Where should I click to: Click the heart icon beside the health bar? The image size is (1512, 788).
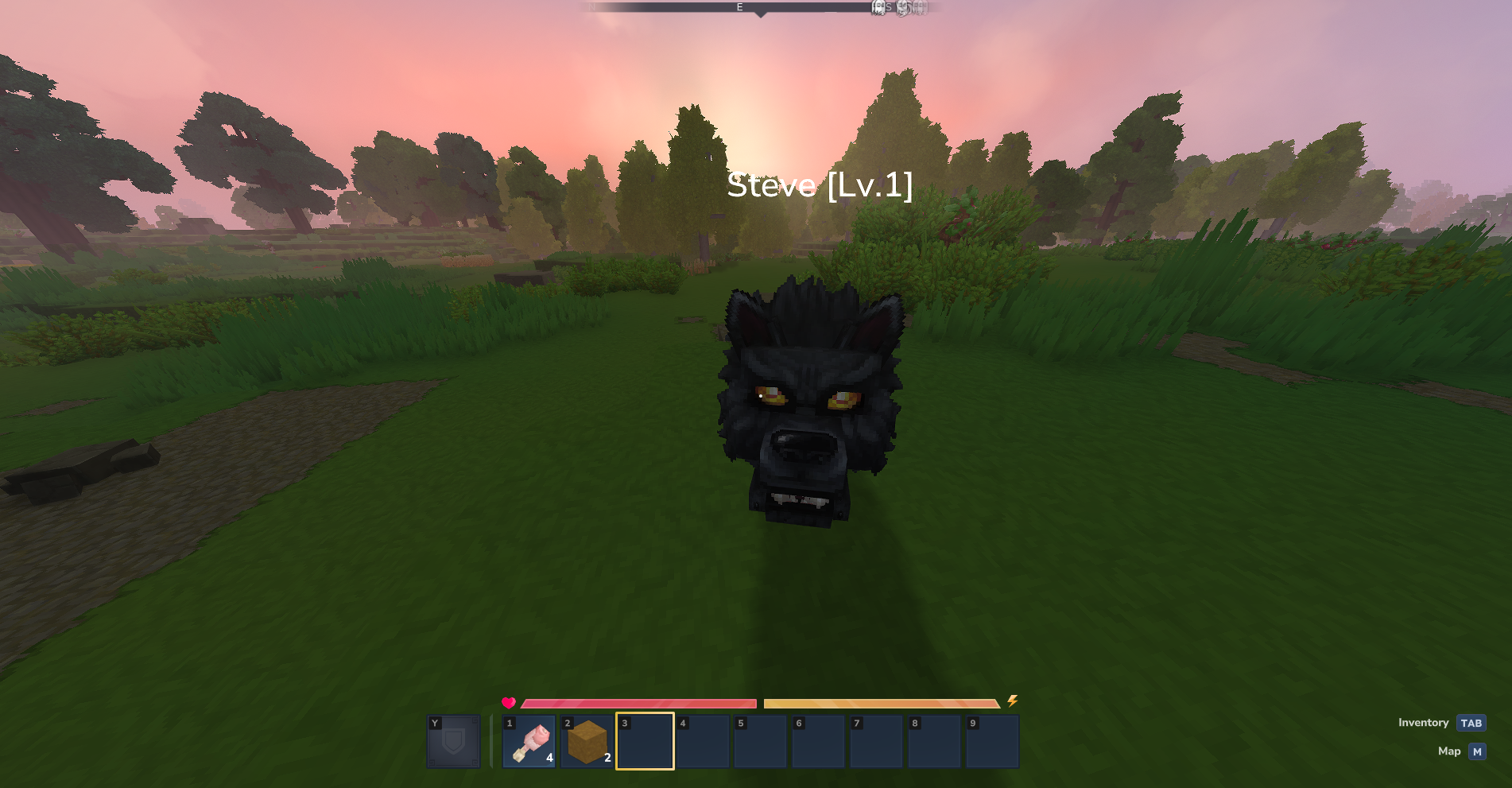point(508,703)
